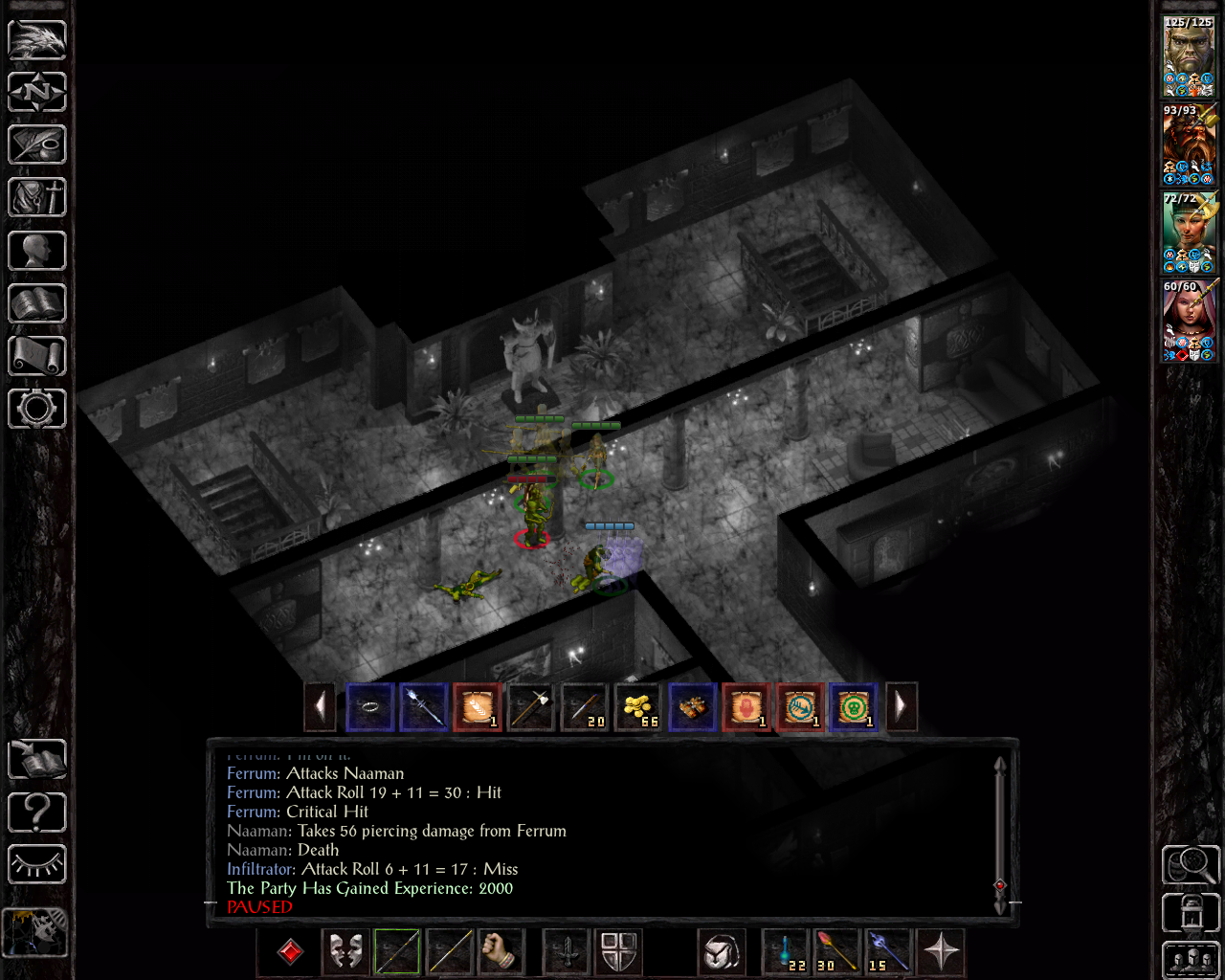This screenshot has height=980, width=1225.
Task: Open the game Options gear menu
Action: pos(36,408)
